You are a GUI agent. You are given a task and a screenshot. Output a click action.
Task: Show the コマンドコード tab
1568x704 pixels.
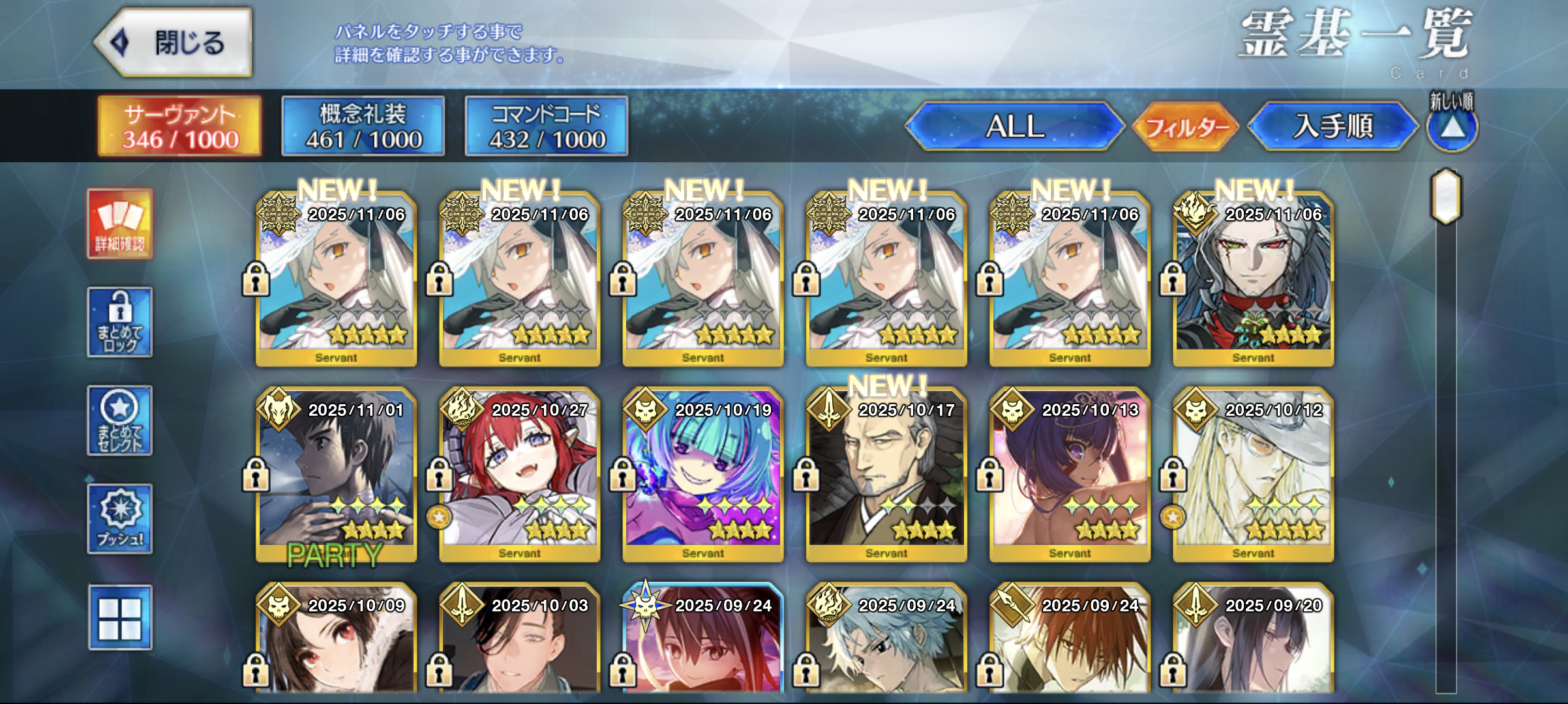pos(547,126)
